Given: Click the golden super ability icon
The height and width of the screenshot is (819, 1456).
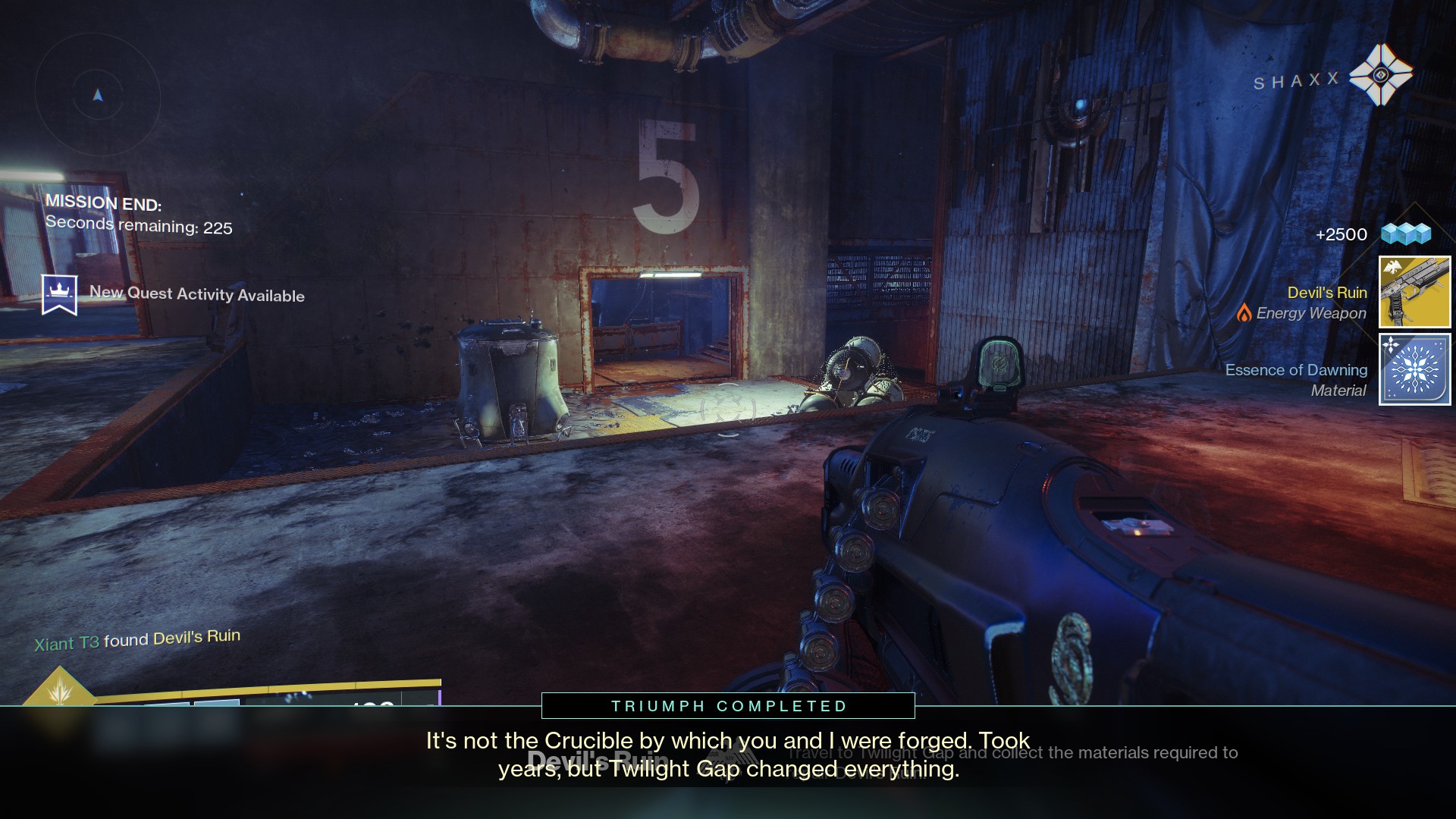Looking at the screenshot, I should (x=59, y=689).
